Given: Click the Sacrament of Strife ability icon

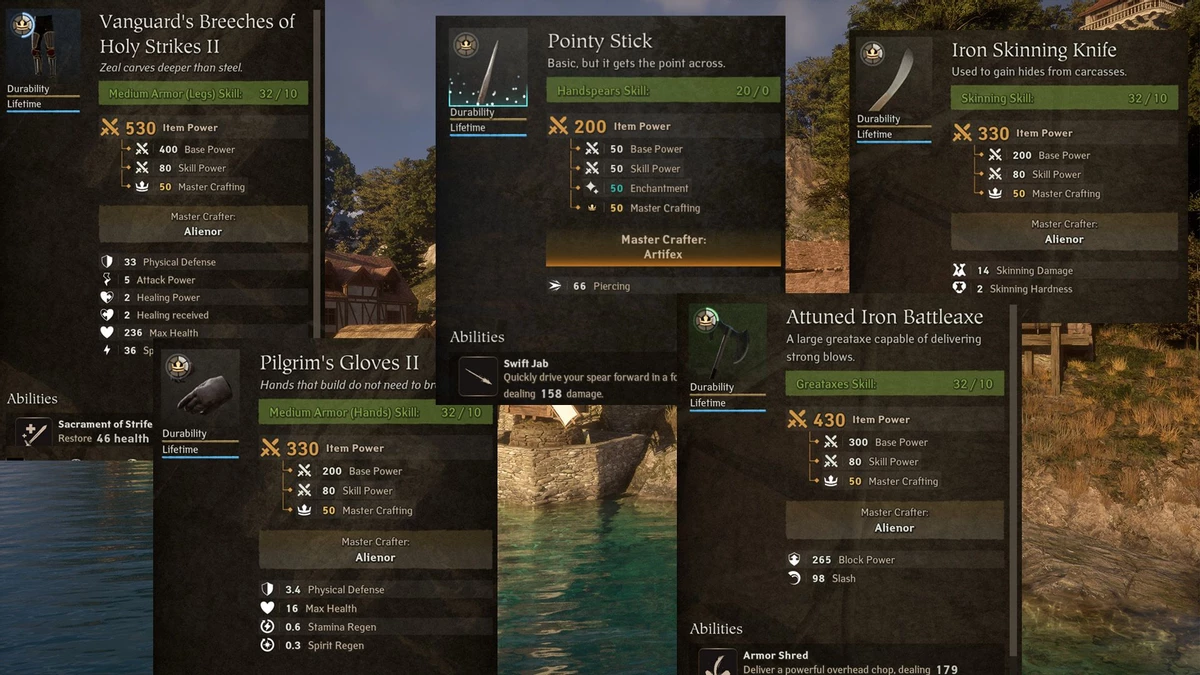Looking at the screenshot, I should [x=33, y=434].
